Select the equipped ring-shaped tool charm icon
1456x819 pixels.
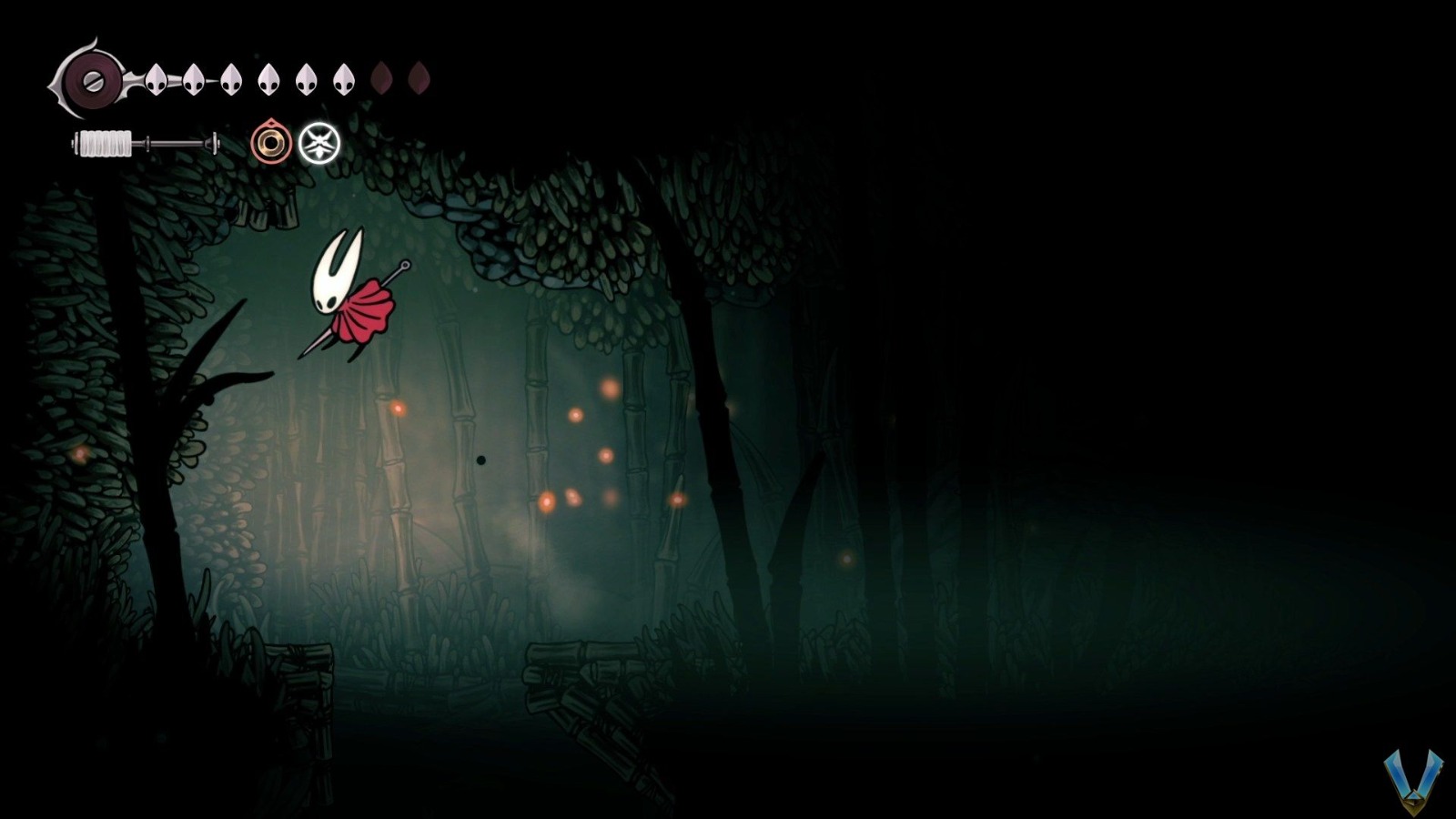tap(269, 143)
